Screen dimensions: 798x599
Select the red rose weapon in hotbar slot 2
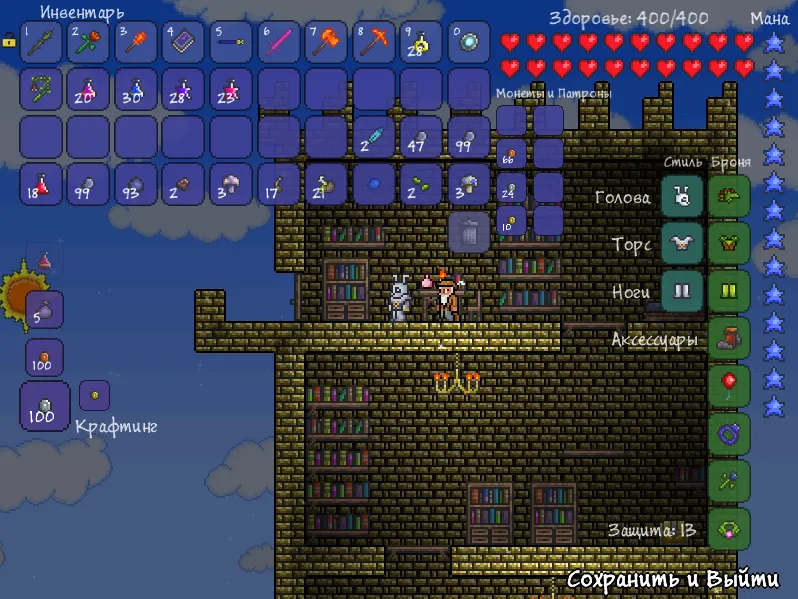click(x=88, y=42)
